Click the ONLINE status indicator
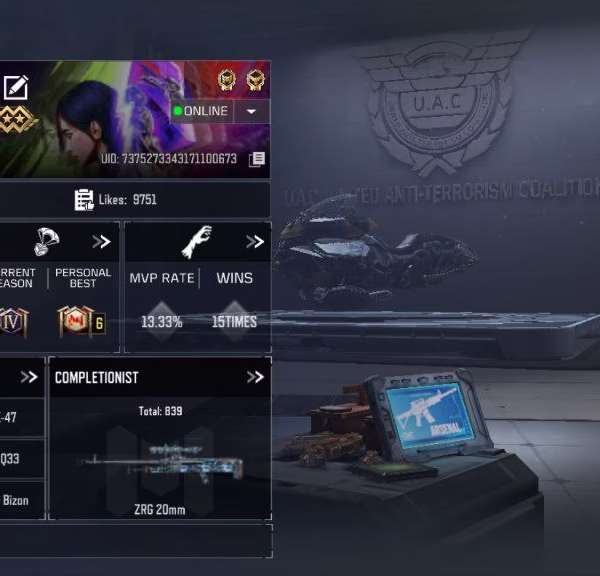600x576 pixels. coord(201,111)
